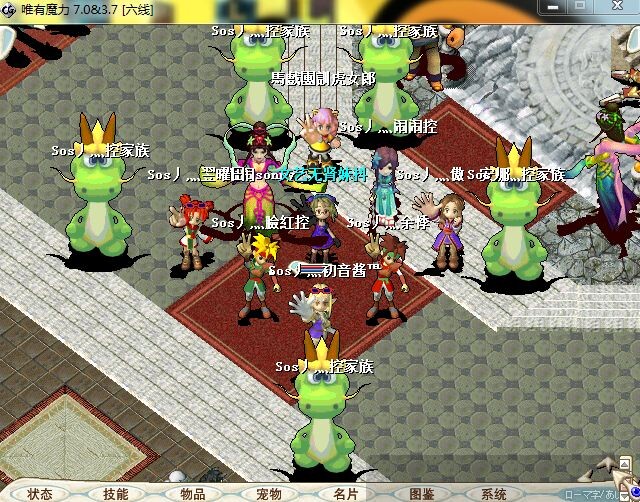The width and height of the screenshot is (640, 502).
Task: Open the 图鉴 album menu
Action: [x=422, y=494]
